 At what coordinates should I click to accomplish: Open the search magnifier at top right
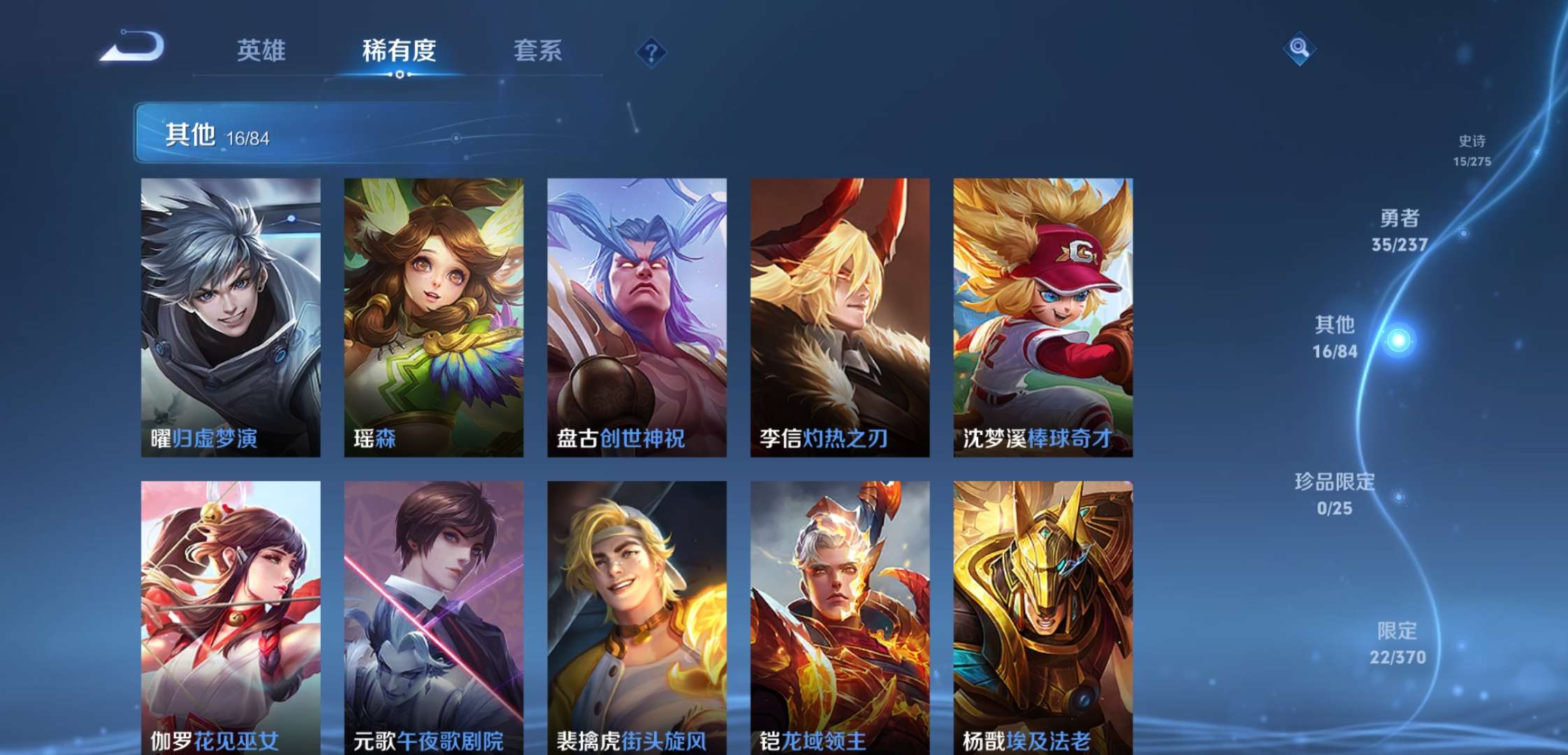point(1299,49)
